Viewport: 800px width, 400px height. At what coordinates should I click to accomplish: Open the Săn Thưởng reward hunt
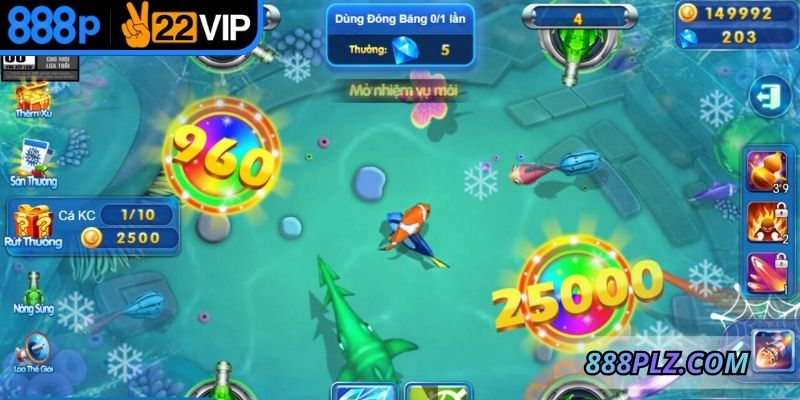(x=31, y=161)
